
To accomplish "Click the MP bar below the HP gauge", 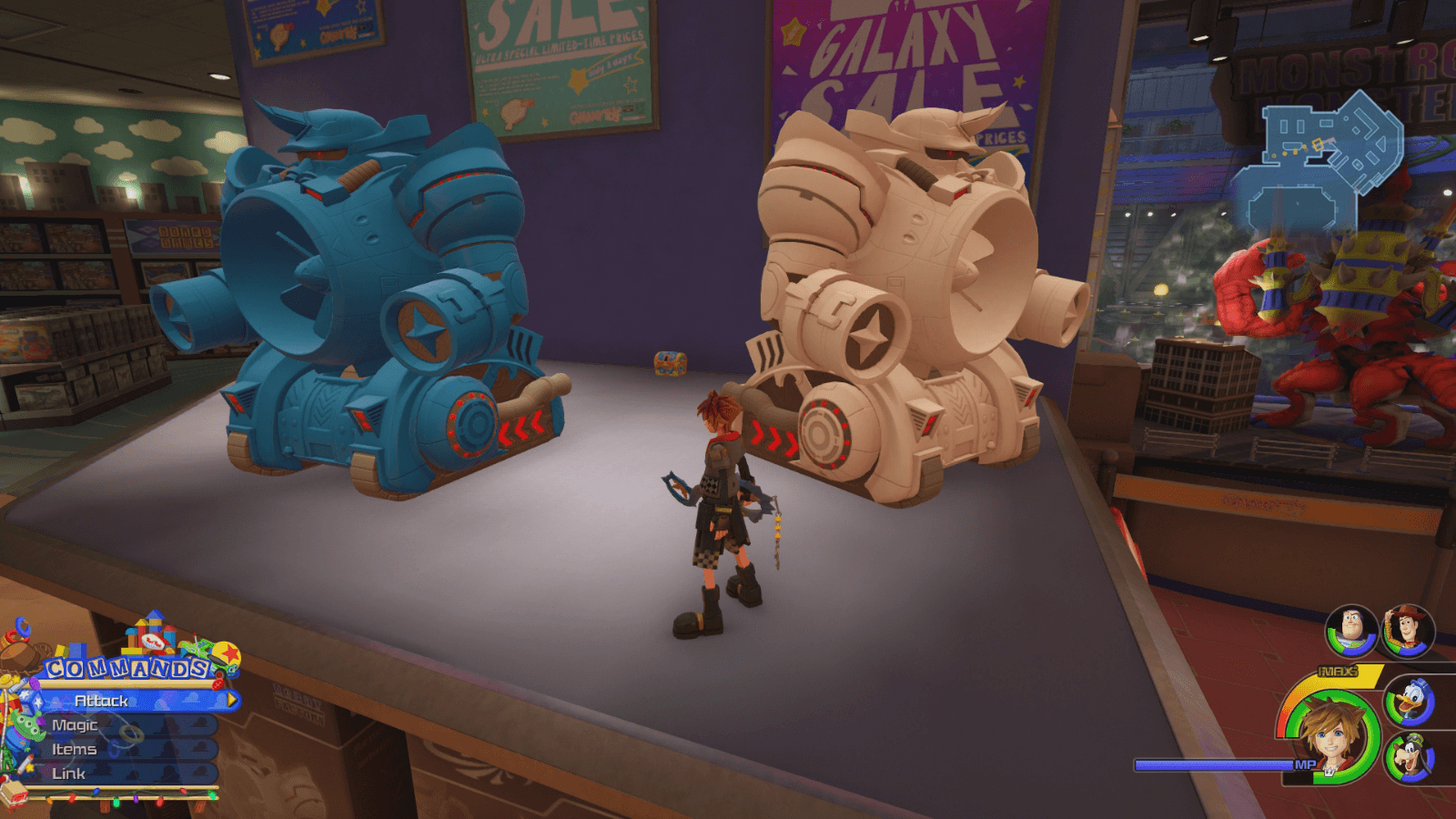I will [1210, 764].
